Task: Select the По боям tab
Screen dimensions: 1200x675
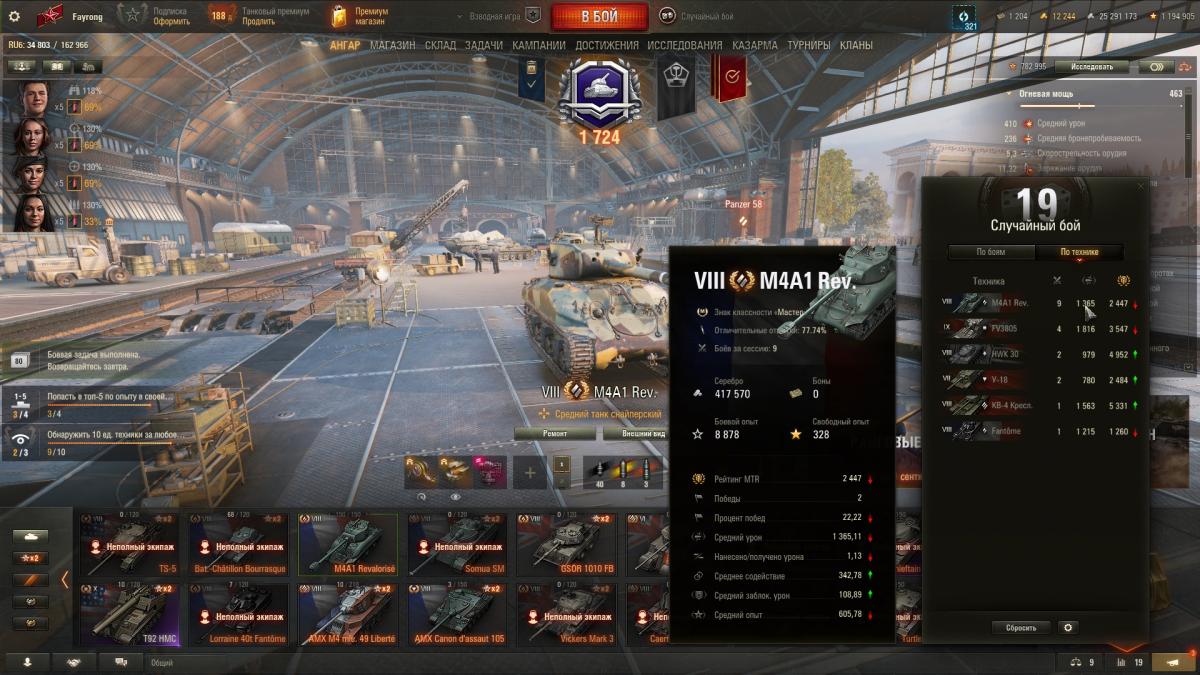Action: 990,252
